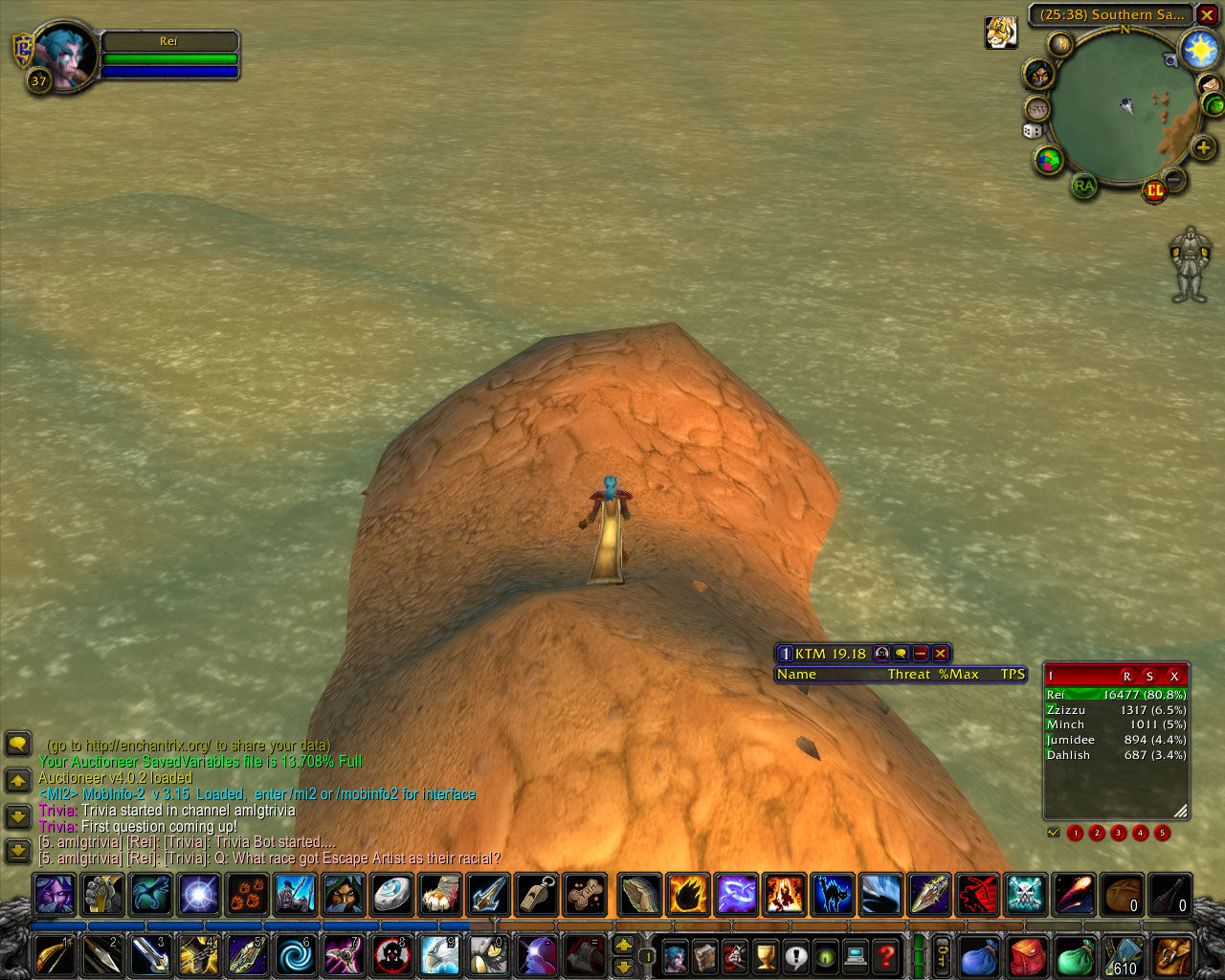Close the KTM threat meter window
1225x980 pixels.
pyautogui.click(x=941, y=654)
